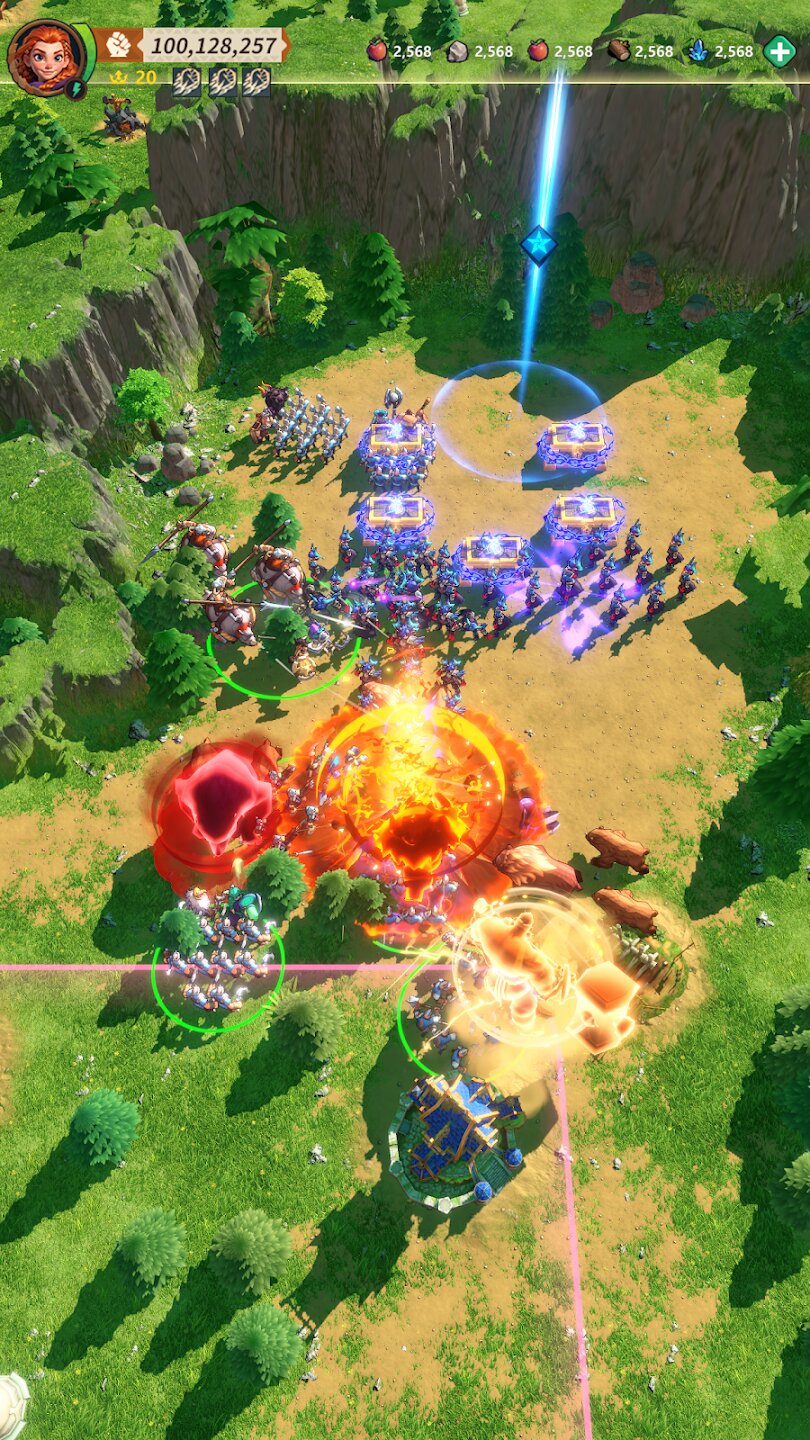This screenshot has height=1440, width=810.
Task: Select the blue crystal resource icon
Action: 699,51
